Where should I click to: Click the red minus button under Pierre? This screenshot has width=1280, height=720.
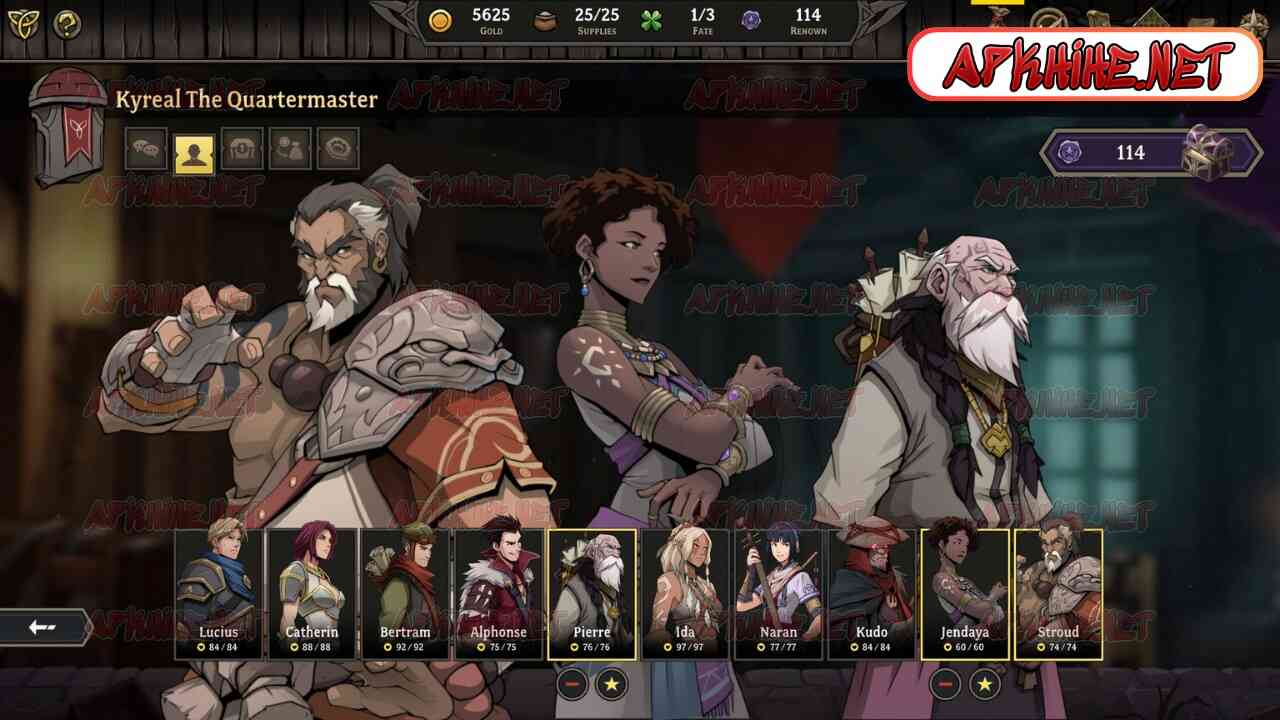572,684
